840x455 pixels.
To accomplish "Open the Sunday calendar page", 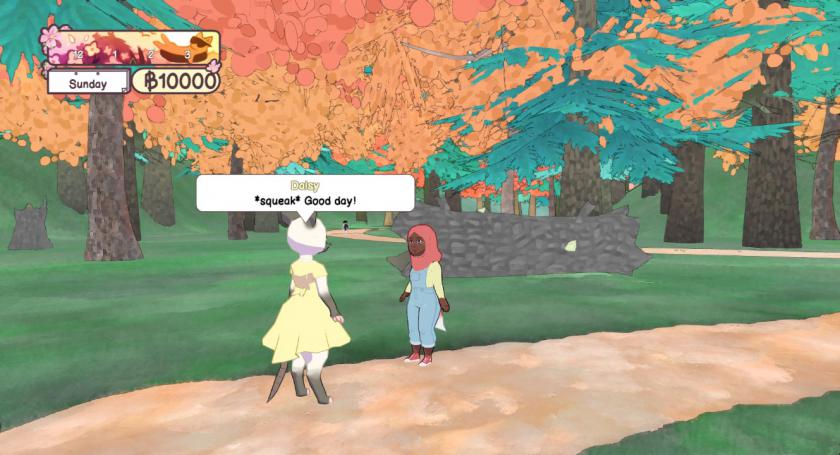I will (x=88, y=83).
